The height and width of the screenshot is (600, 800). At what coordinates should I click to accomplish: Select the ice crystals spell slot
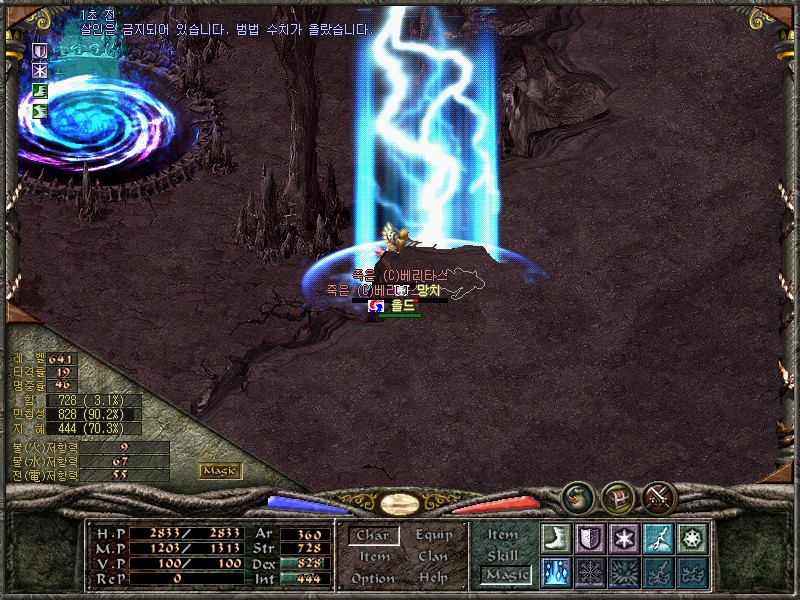pos(555,572)
